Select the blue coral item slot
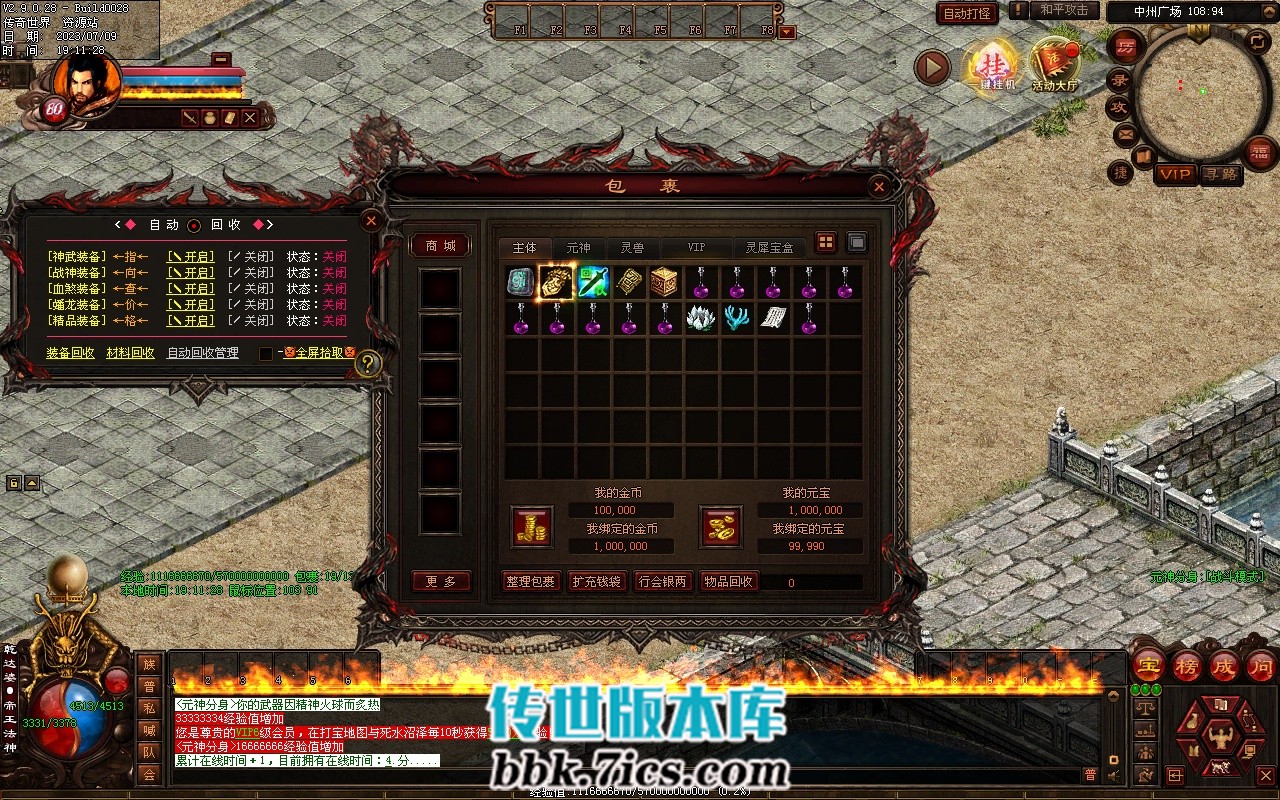This screenshot has height=800, width=1280. (737, 318)
